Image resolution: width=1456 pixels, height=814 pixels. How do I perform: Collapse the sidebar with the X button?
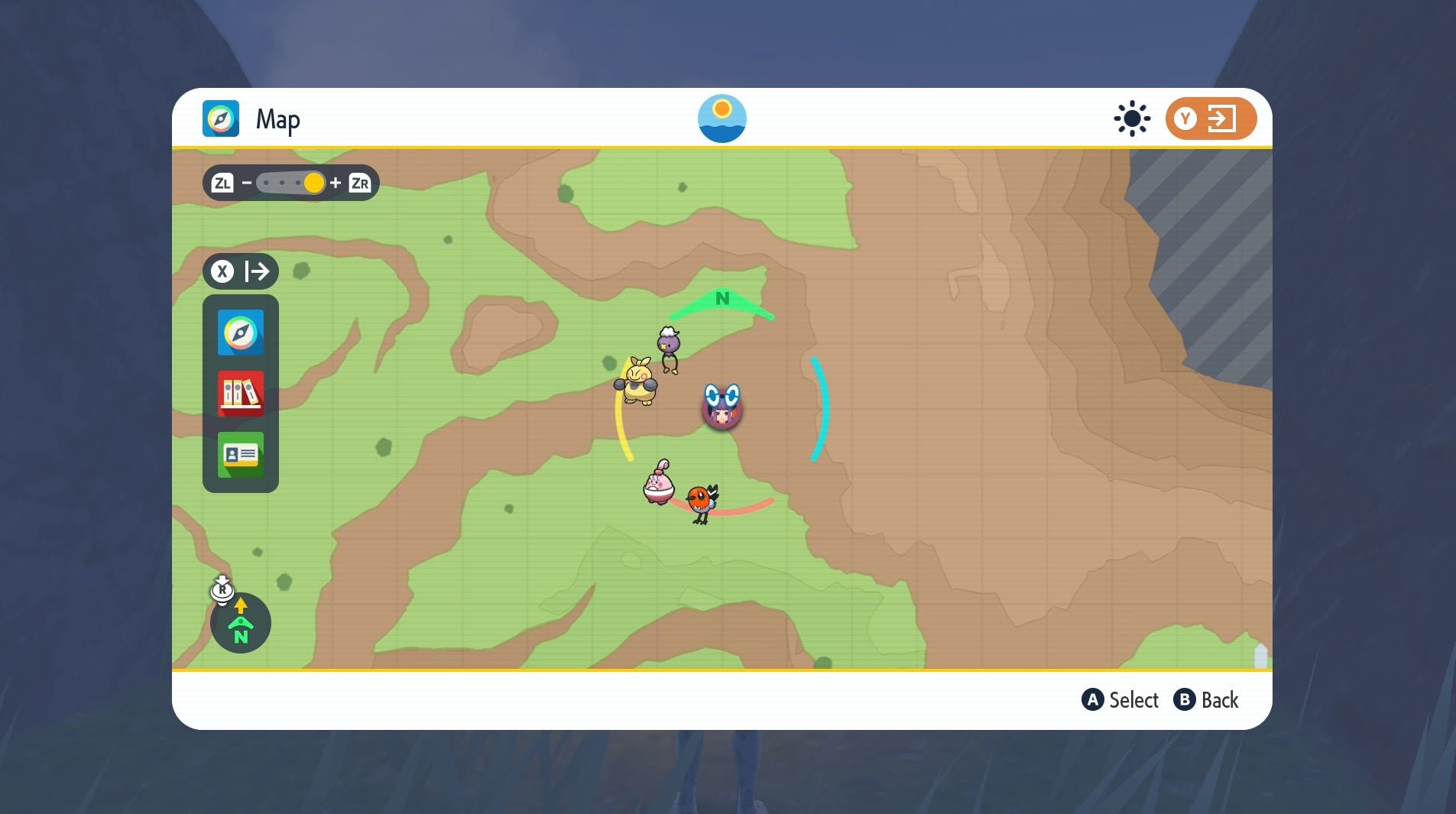[x=222, y=271]
